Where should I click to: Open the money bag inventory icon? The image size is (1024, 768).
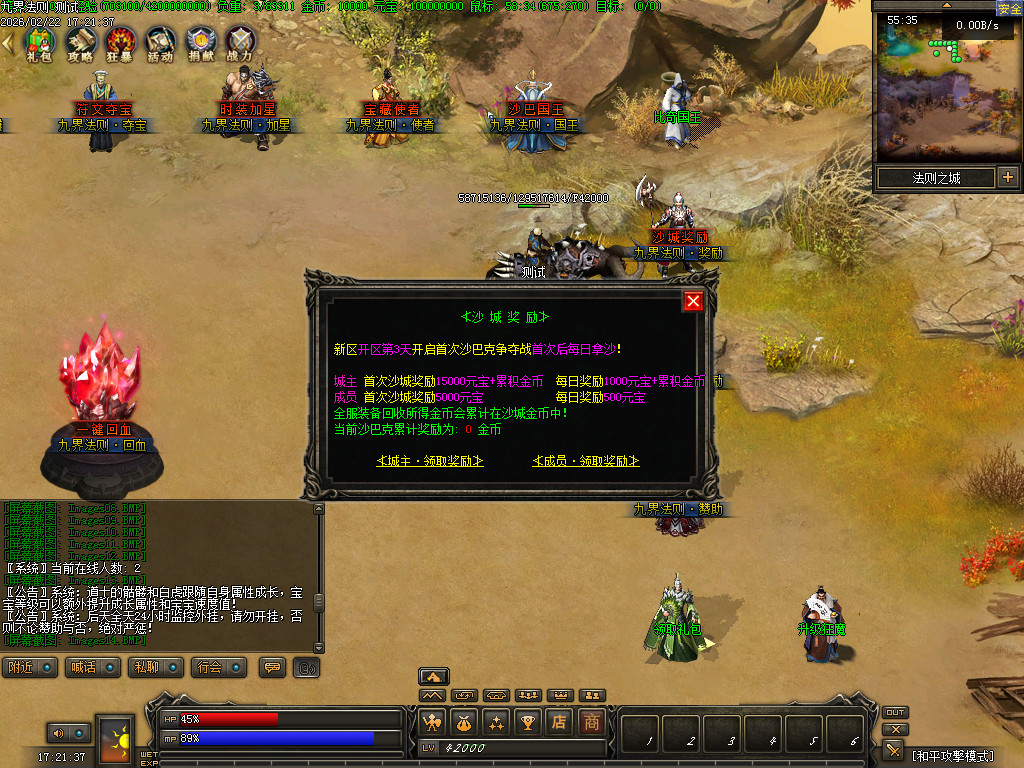(464, 721)
